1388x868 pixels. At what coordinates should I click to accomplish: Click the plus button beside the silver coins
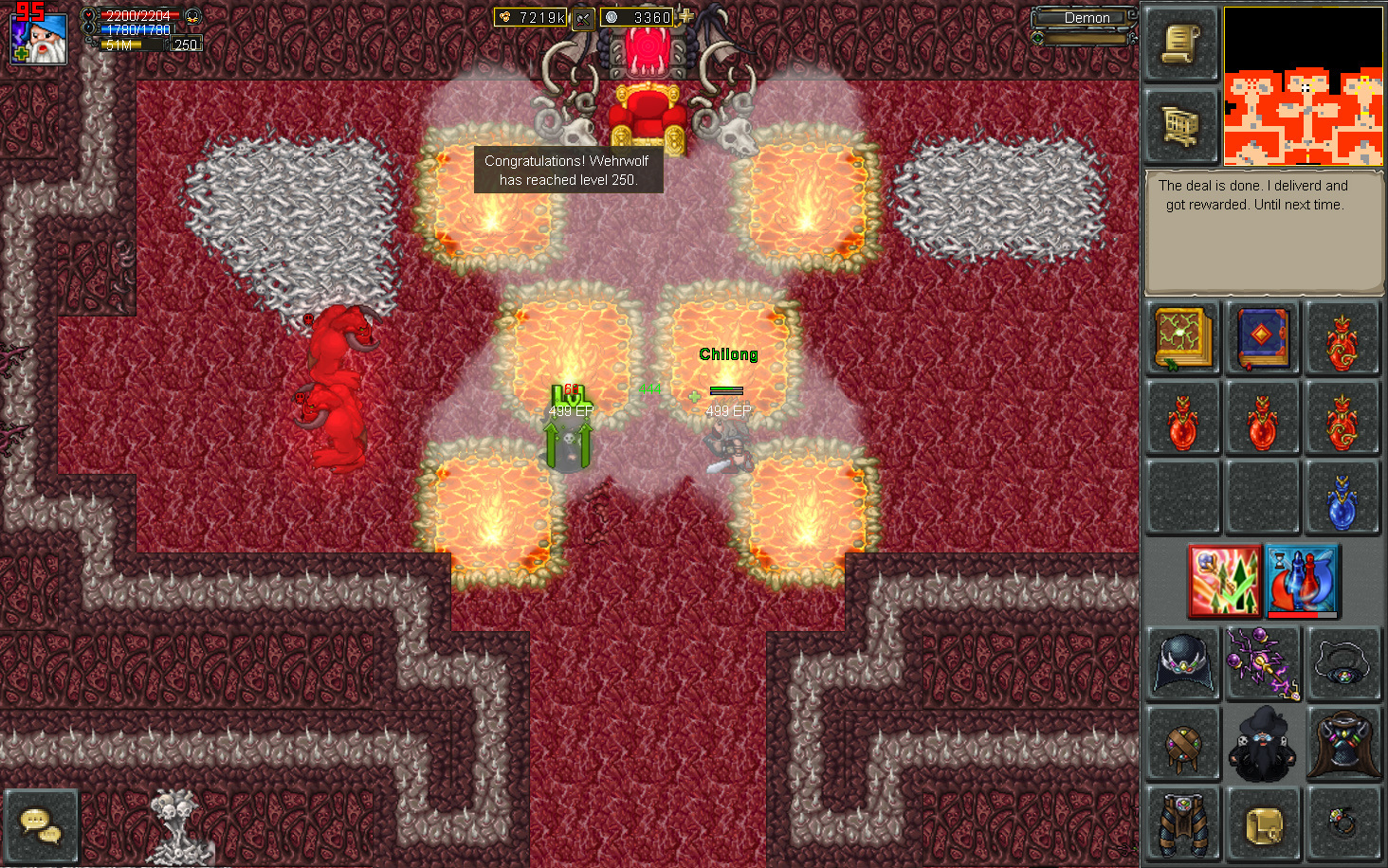(685, 16)
